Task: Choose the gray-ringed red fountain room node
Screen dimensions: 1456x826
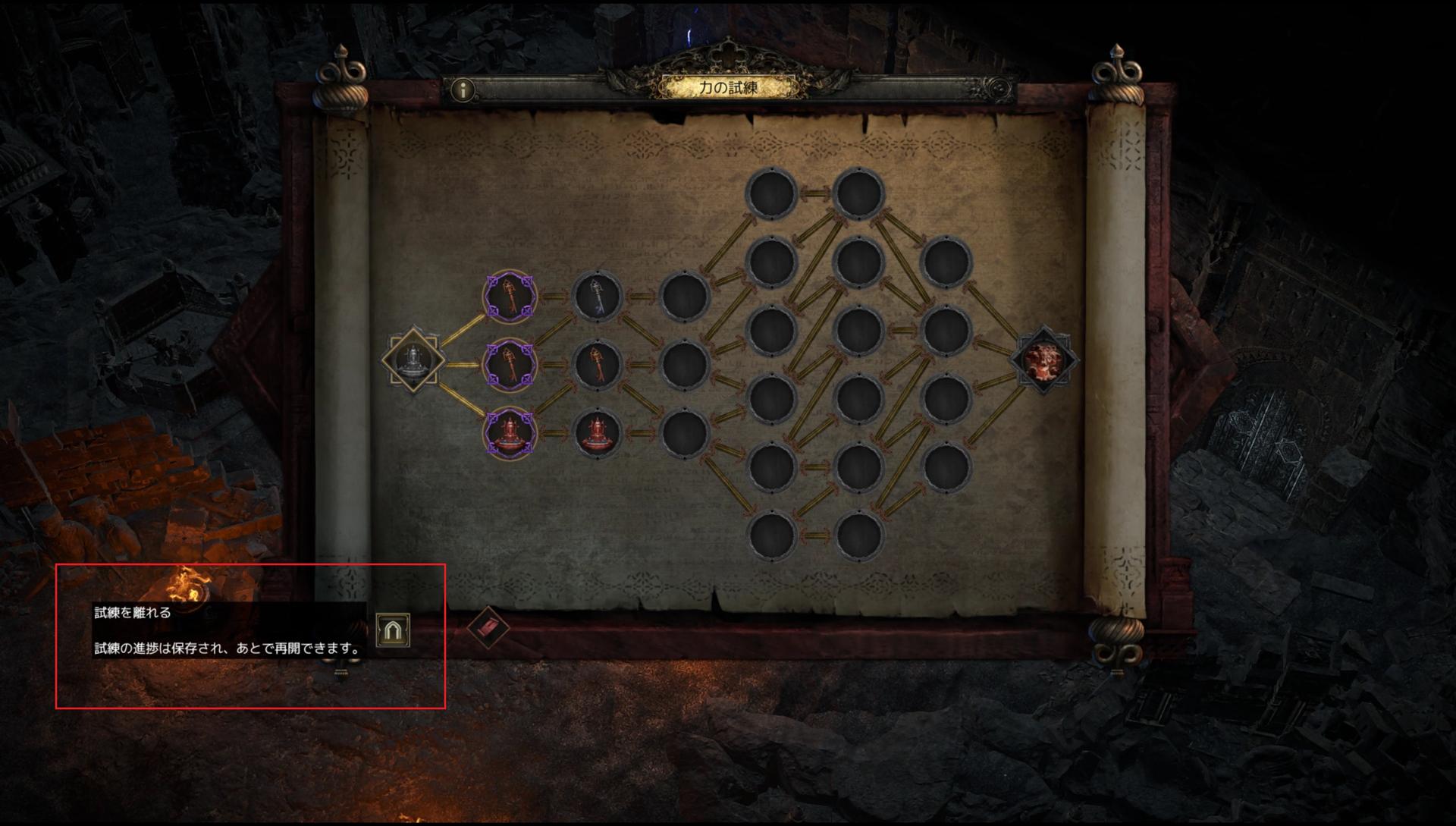Action: tap(597, 434)
